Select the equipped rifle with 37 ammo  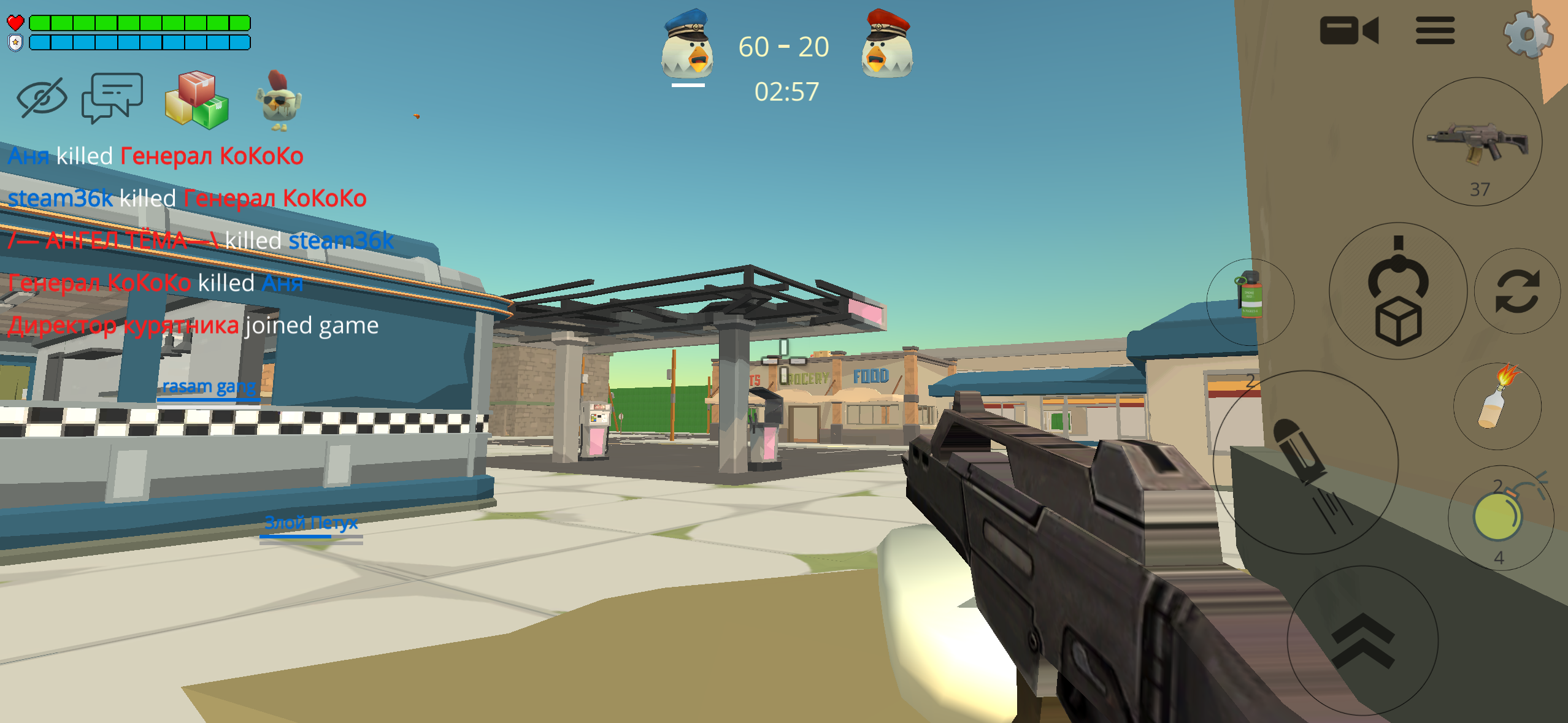click(x=1478, y=146)
